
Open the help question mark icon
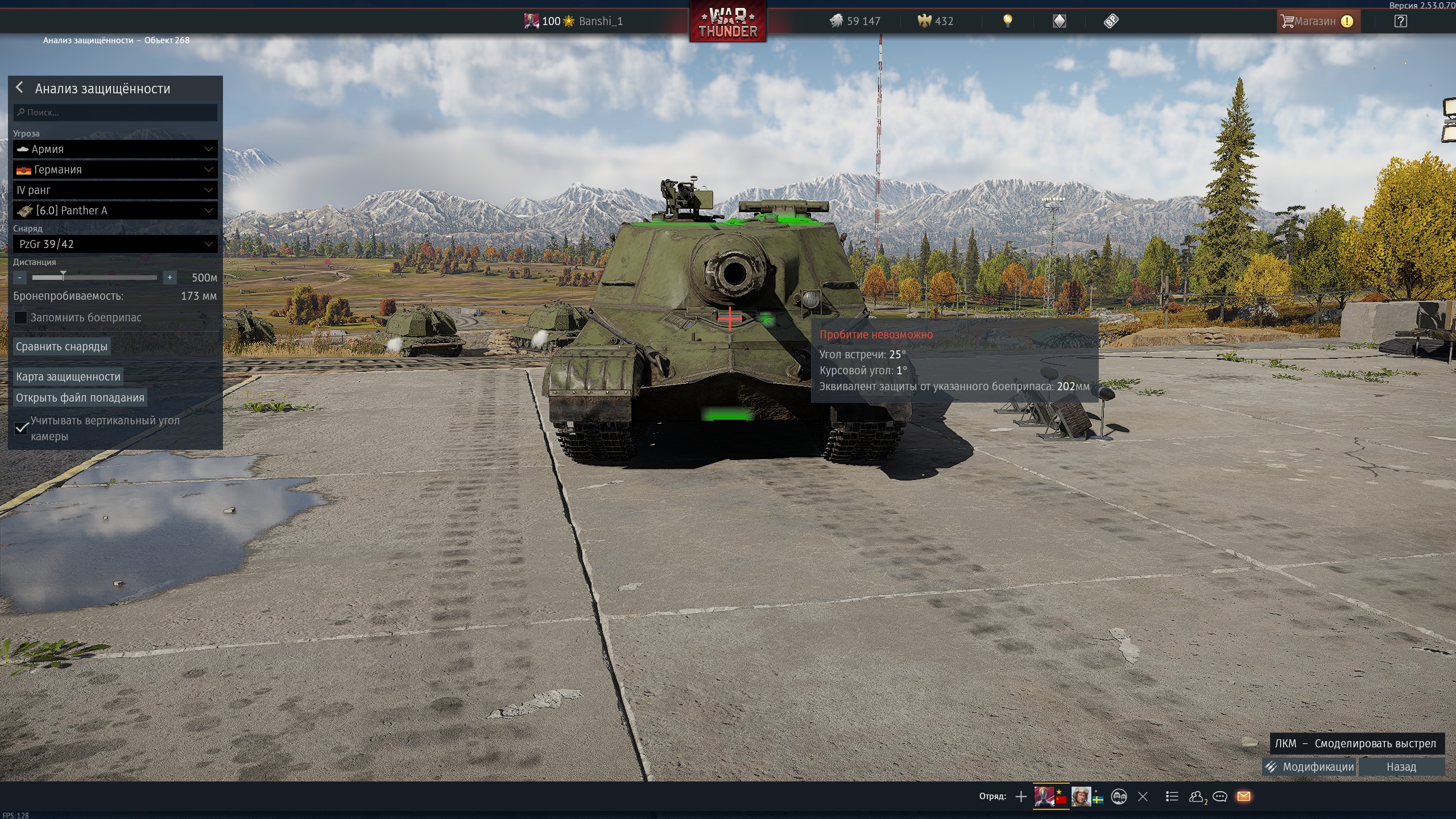point(1401,22)
